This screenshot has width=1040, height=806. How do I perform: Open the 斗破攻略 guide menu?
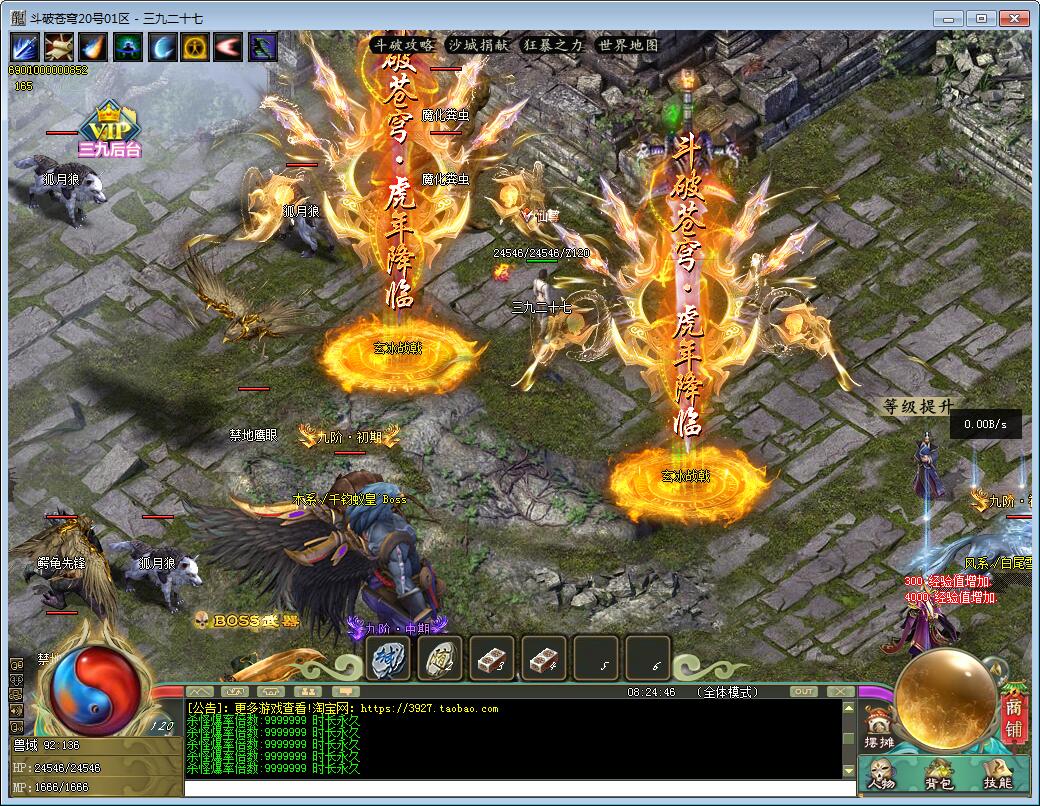pos(404,45)
